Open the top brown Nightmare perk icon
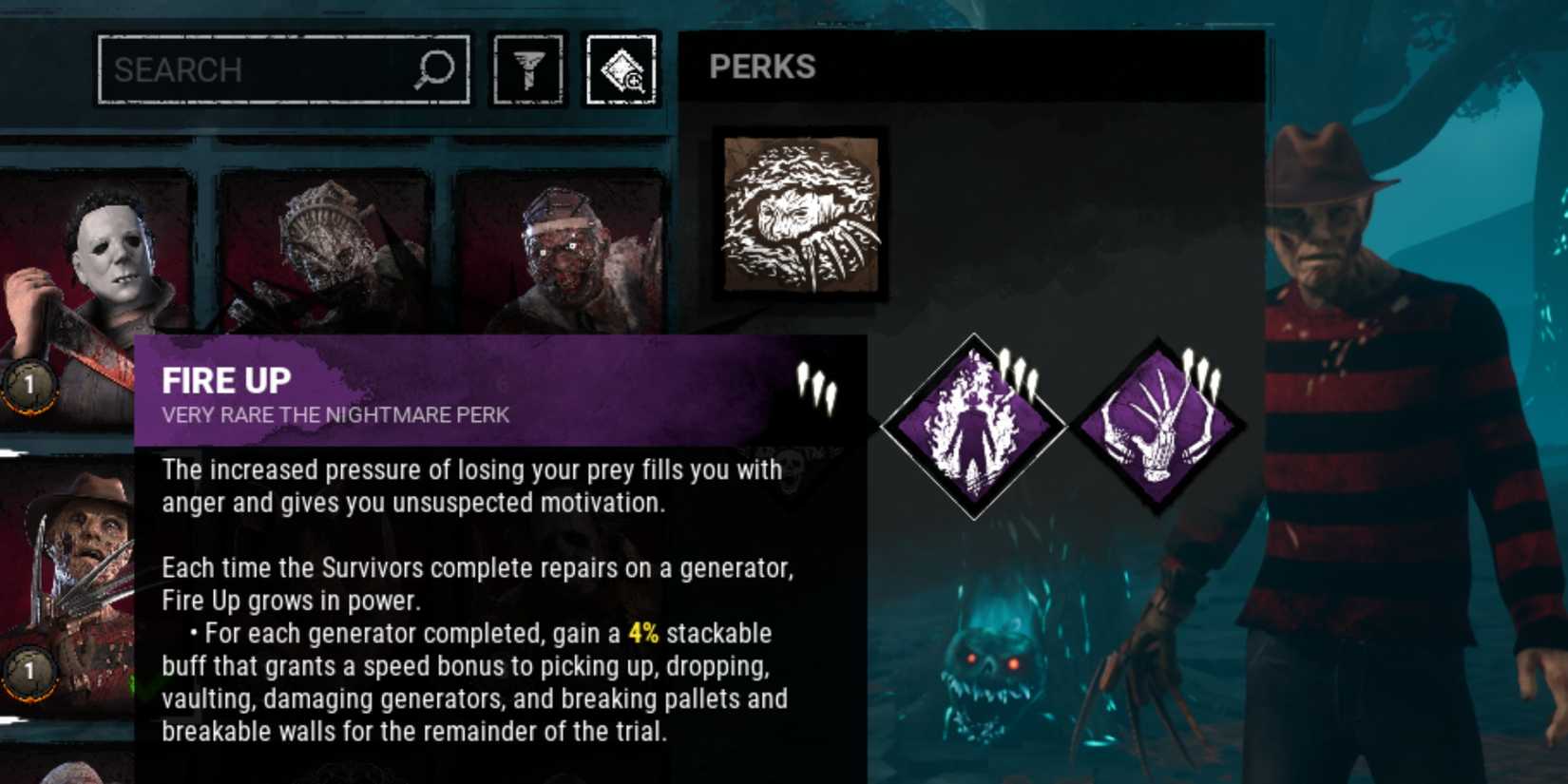 pyautogui.click(x=796, y=217)
